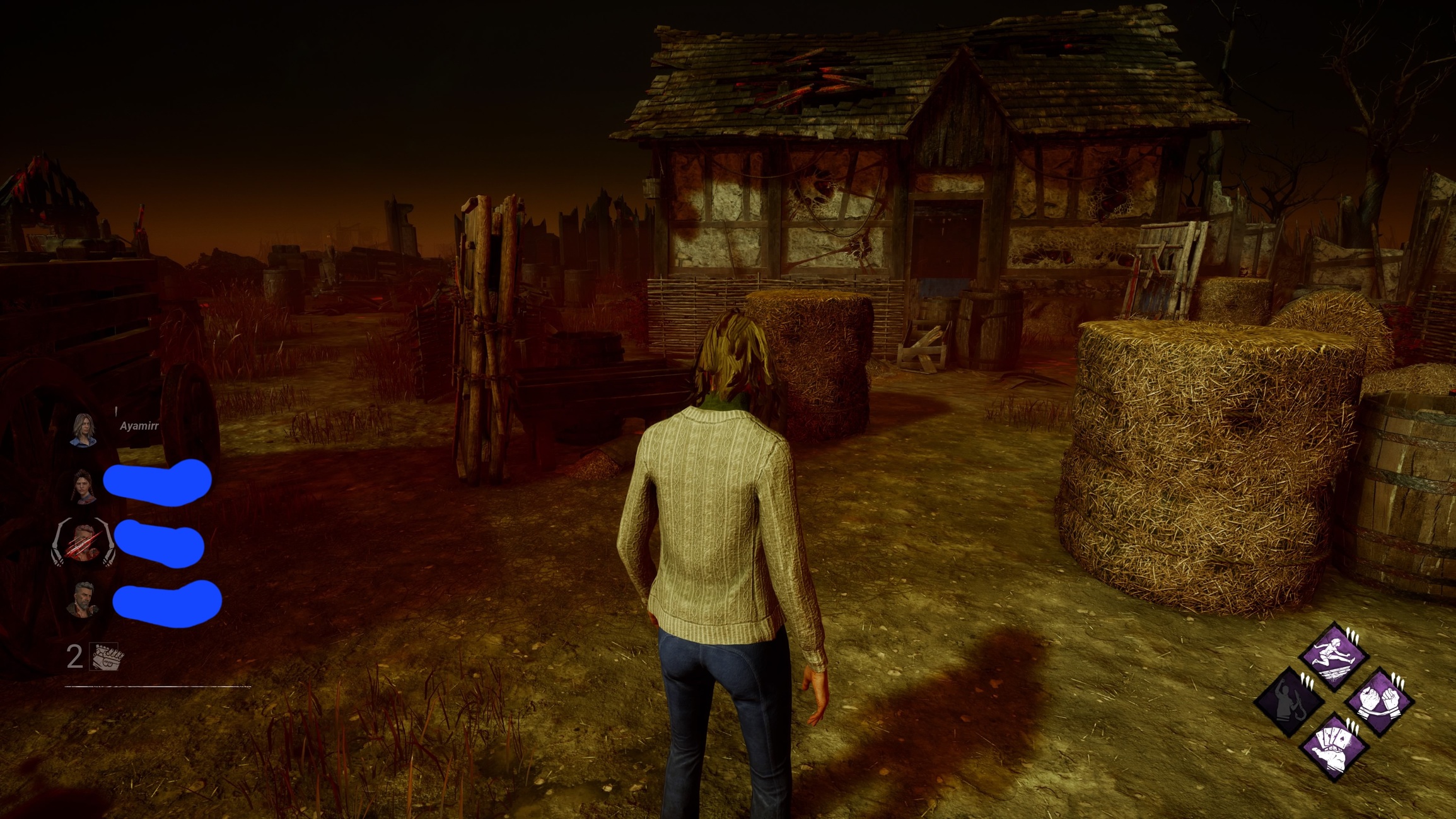1456x819 pixels.
Task: Click the darkened Deliverance perk icon
Action: pos(1289,702)
